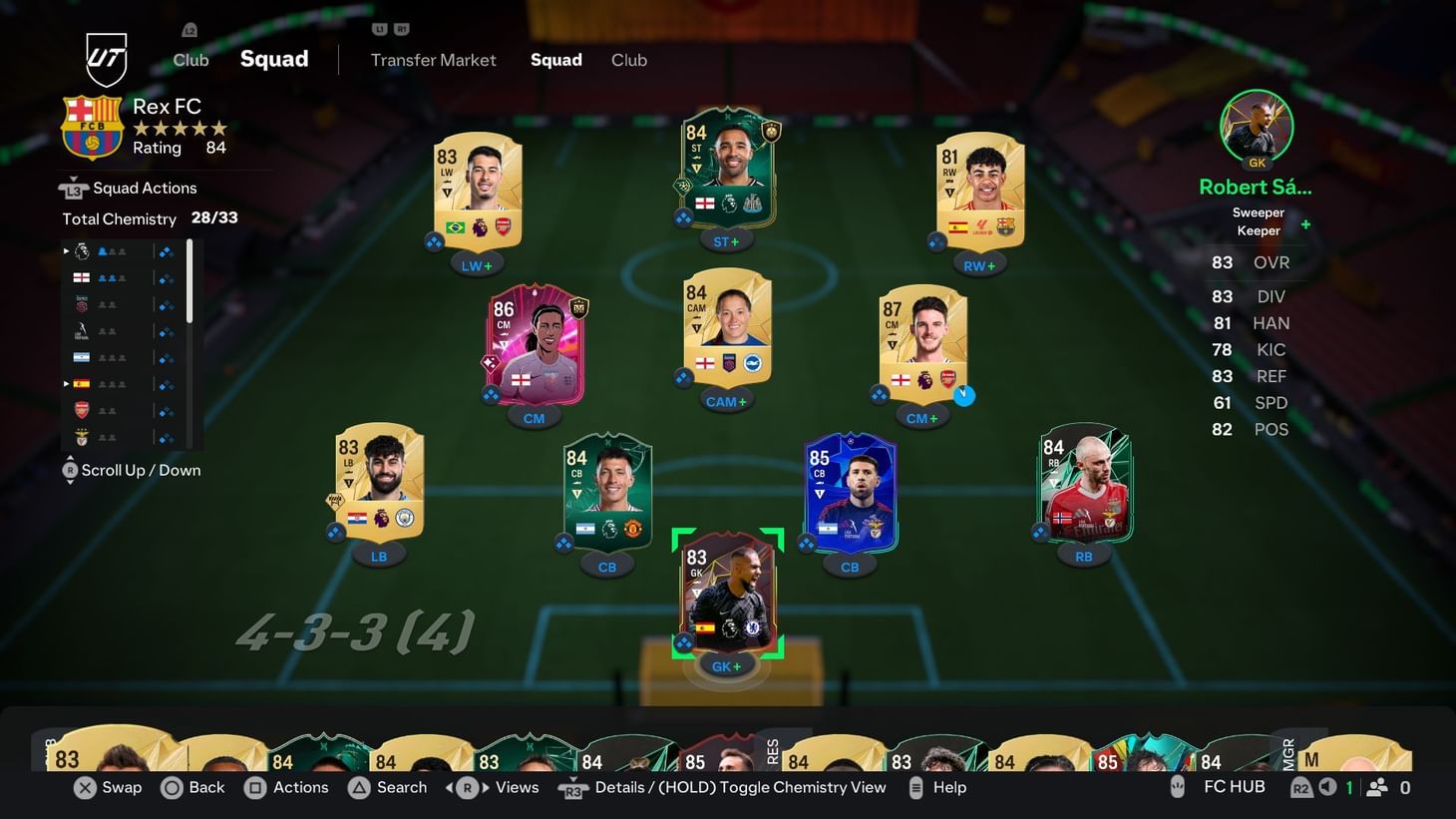The width and height of the screenshot is (1456, 819).
Task: Click the Help icon in the bottom bar
Action: click(x=915, y=787)
